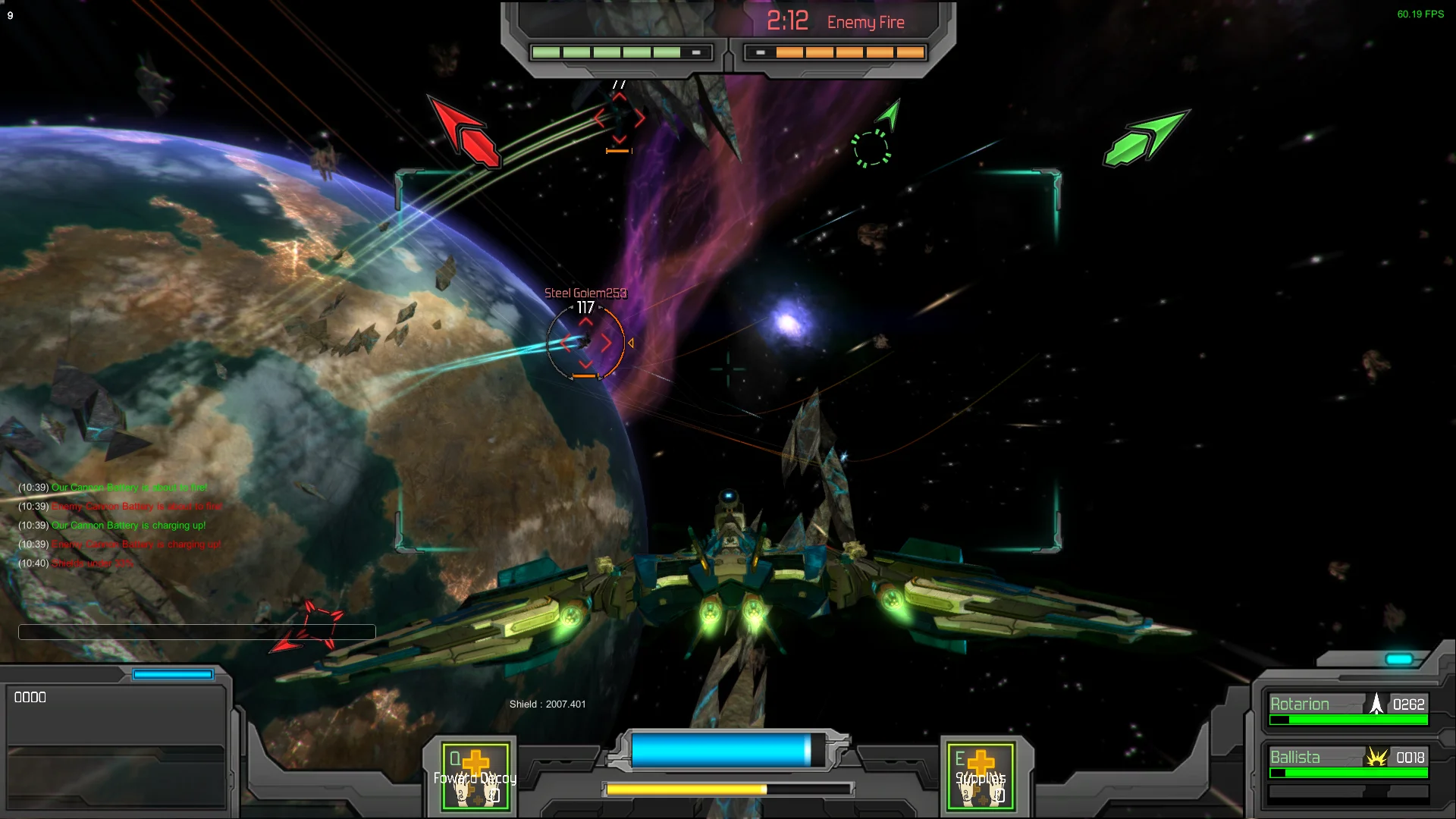Use the Supplies ability icon
The width and height of the screenshot is (1456, 819).
pyautogui.click(x=981, y=777)
